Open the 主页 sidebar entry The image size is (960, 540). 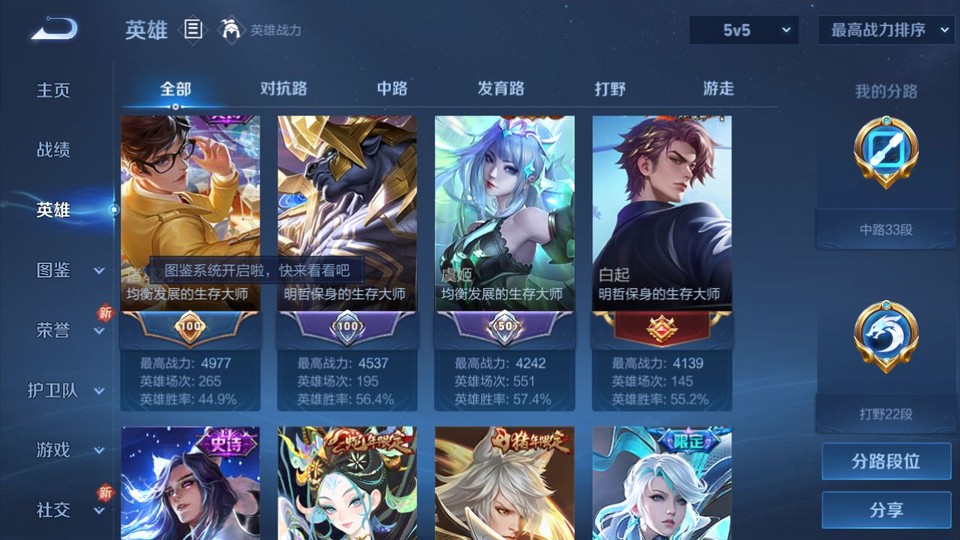click(54, 90)
